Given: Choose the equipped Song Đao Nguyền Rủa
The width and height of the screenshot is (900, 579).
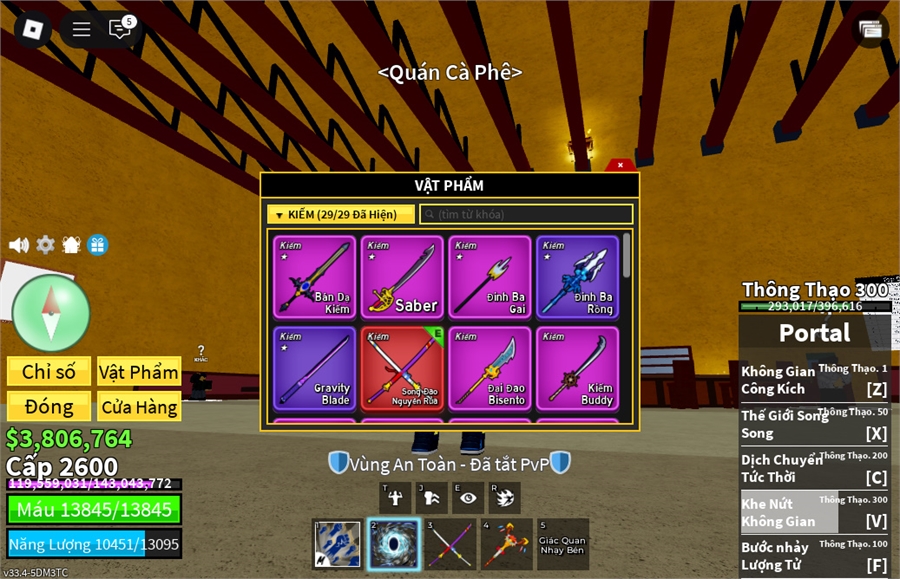Looking at the screenshot, I should 402,368.
